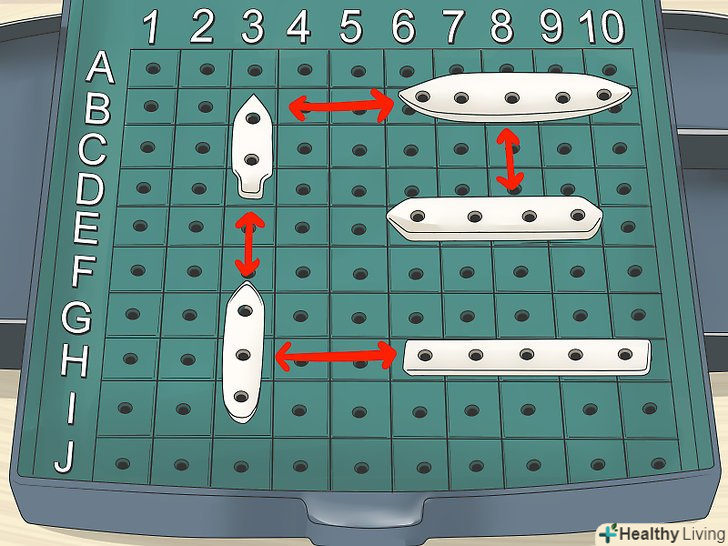Select the two-hole patrol boat

point(252,146)
